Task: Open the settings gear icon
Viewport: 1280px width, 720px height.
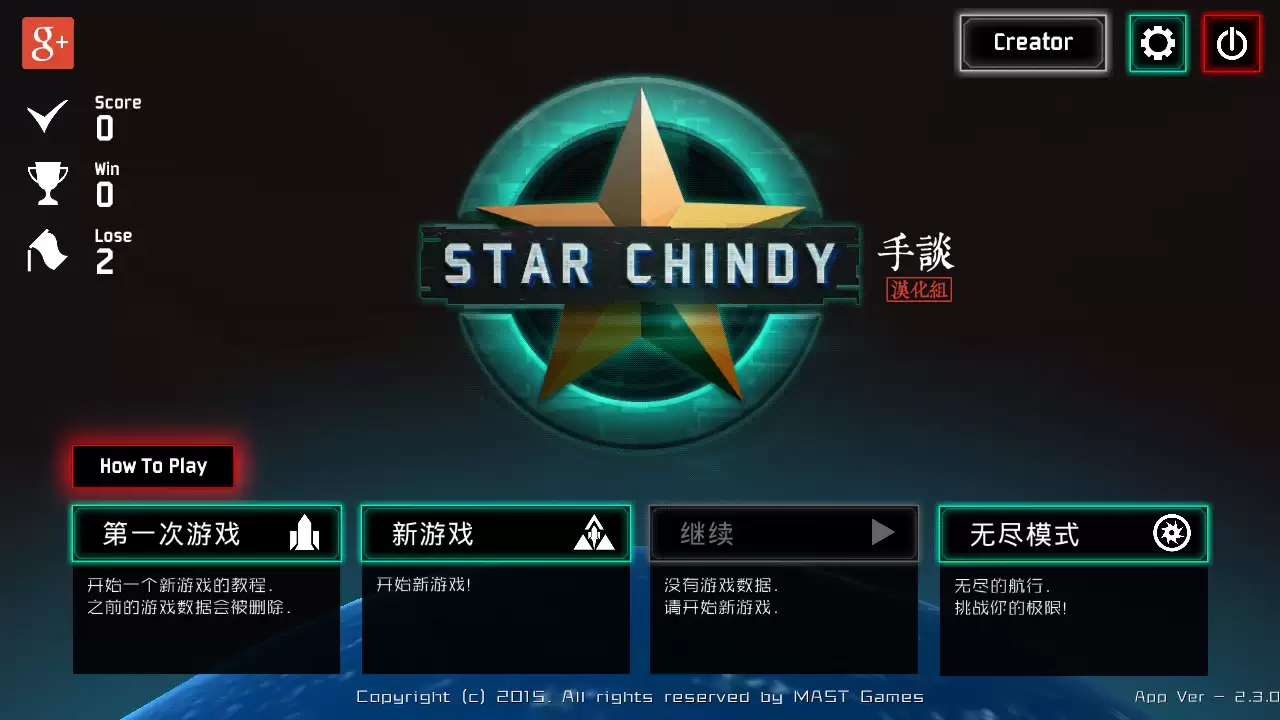Action: (1157, 43)
